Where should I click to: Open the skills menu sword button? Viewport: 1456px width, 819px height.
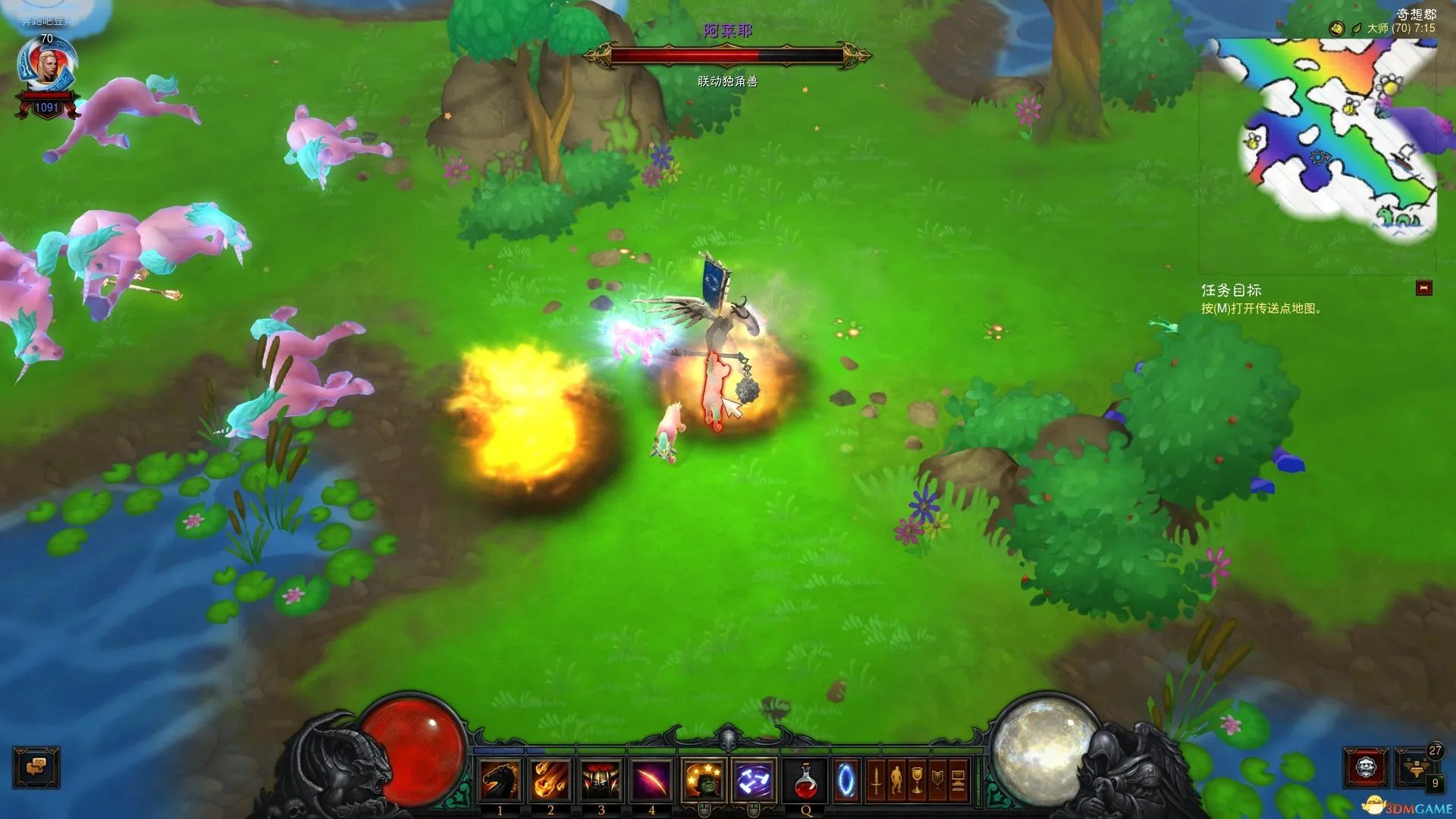[x=876, y=781]
